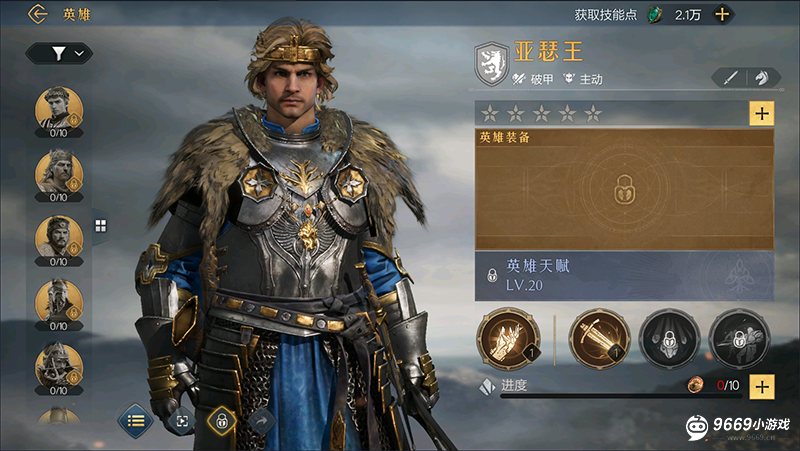The height and width of the screenshot is (451, 800).
Task: Go back using the top-left arrow
Action: click(38, 14)
